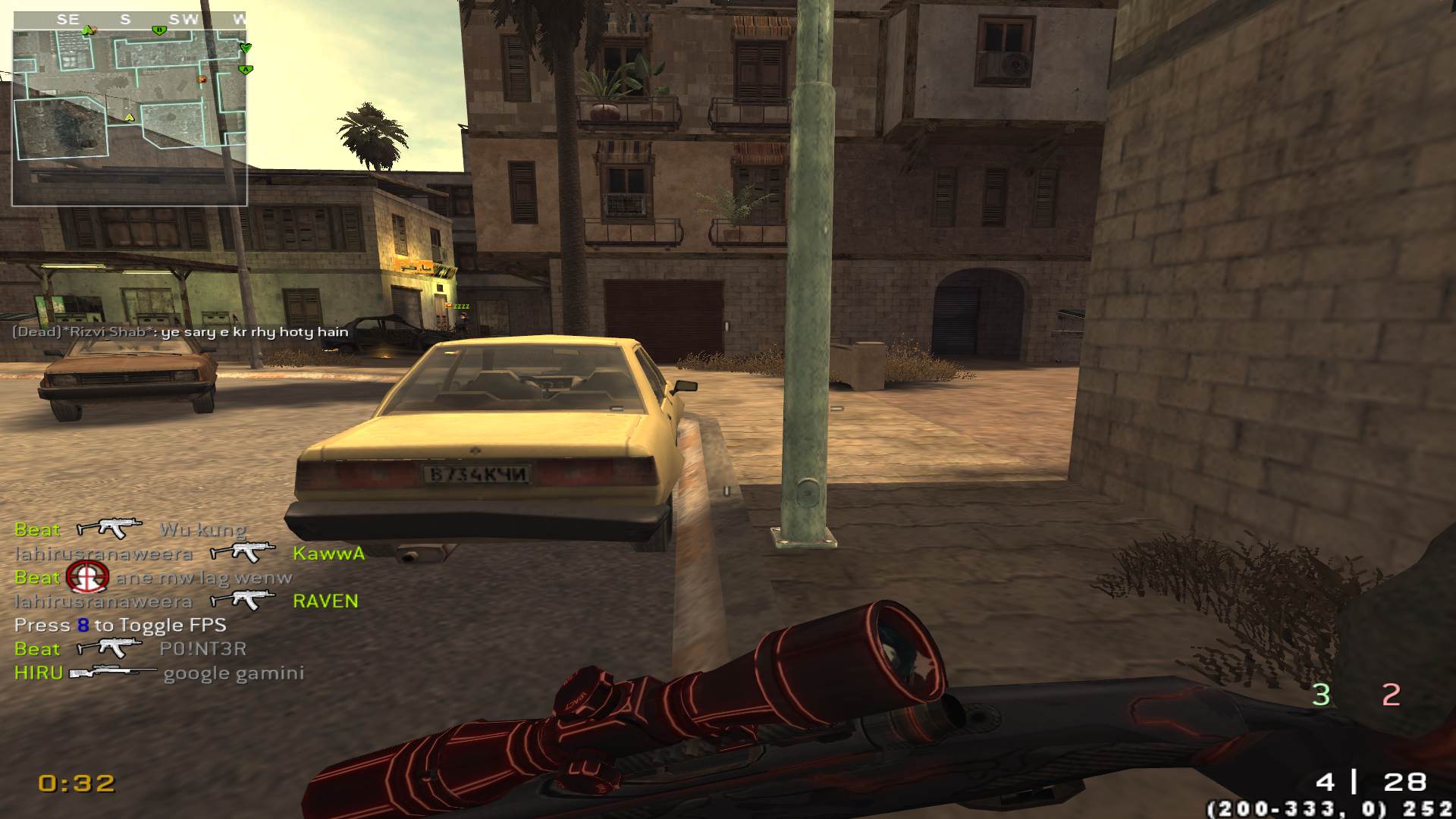This screenshot has height=819, width=1456.
Task: Click the compass bar above the minimap
Action: (x=130, y=20)
